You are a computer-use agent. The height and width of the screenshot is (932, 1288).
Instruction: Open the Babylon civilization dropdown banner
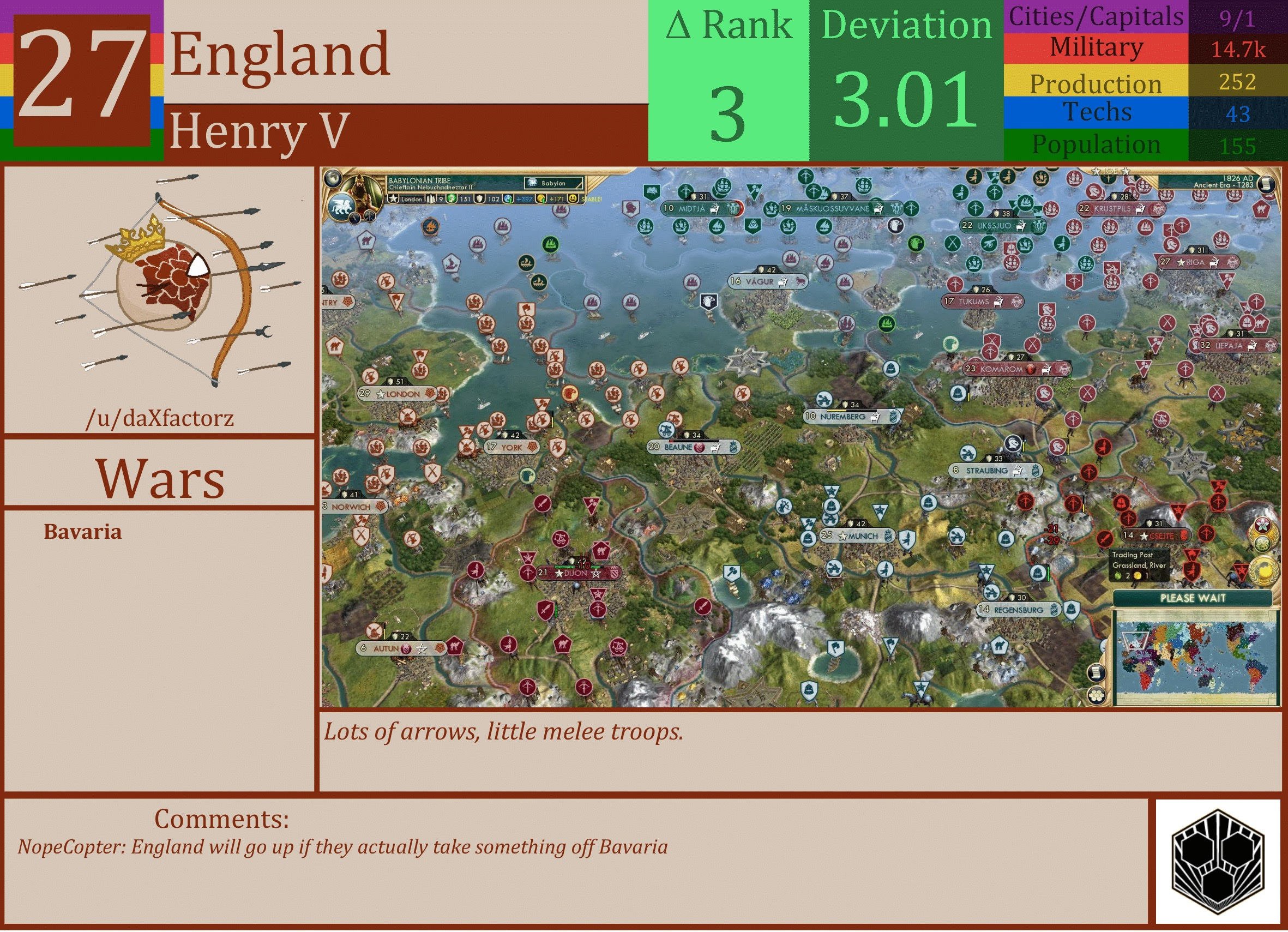554,183
